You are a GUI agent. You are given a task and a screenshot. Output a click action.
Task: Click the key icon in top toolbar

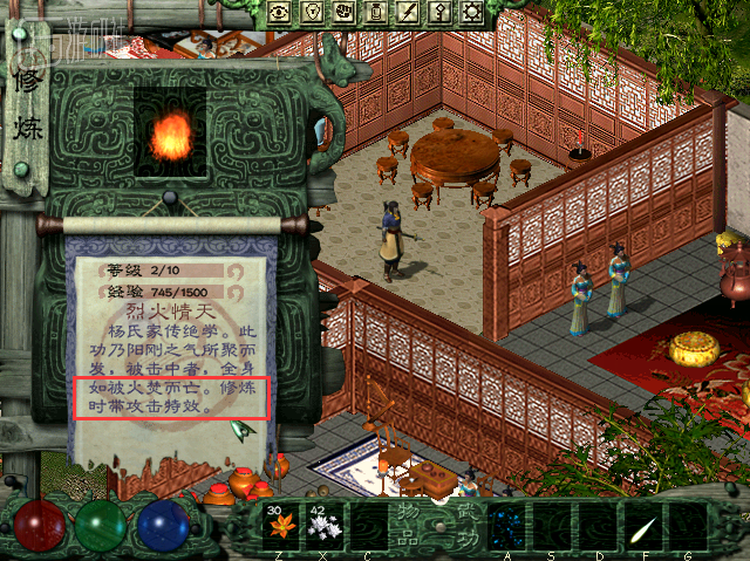(439, 12)
